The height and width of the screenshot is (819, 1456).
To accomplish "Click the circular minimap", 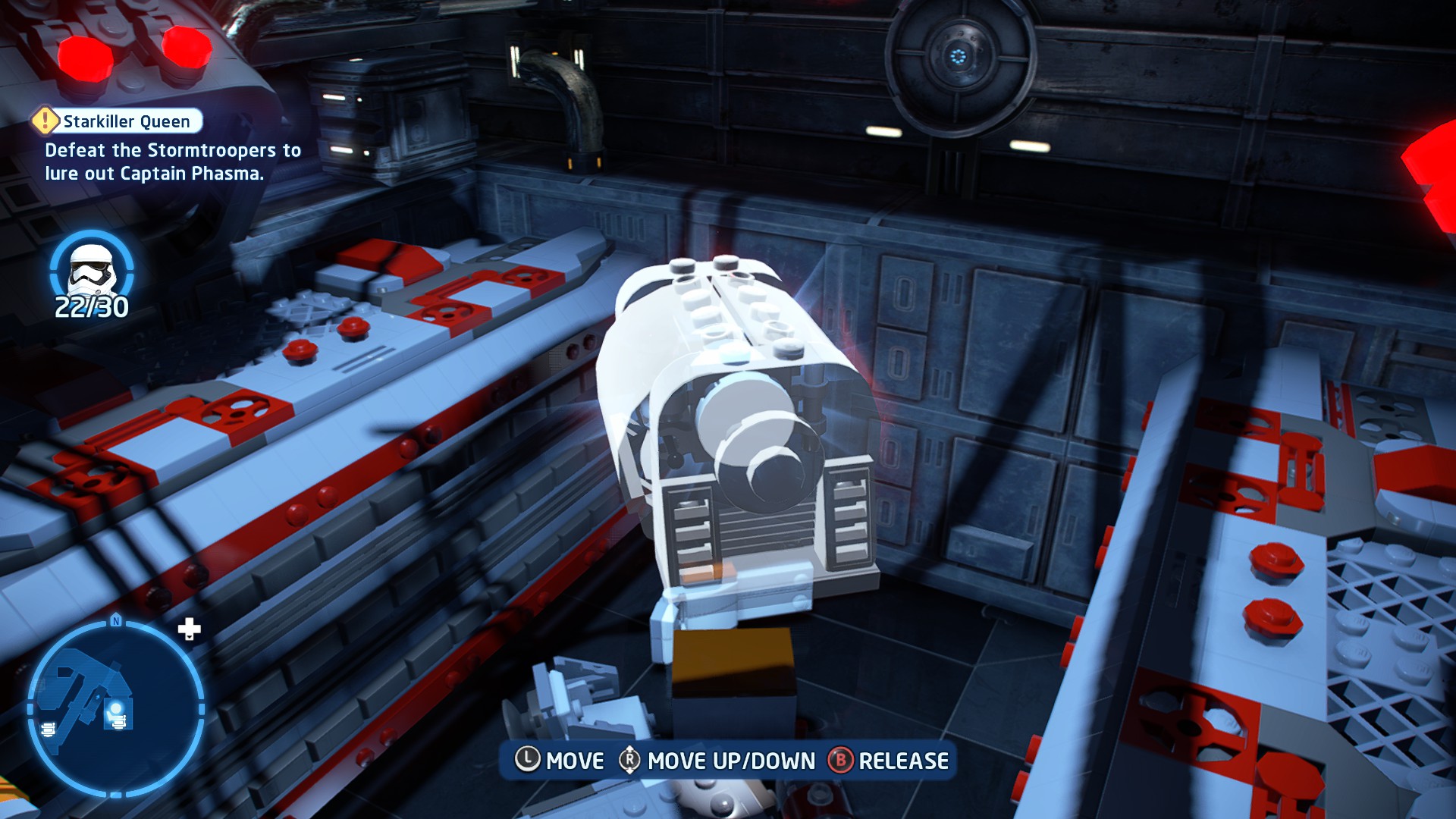I will 115,708.
